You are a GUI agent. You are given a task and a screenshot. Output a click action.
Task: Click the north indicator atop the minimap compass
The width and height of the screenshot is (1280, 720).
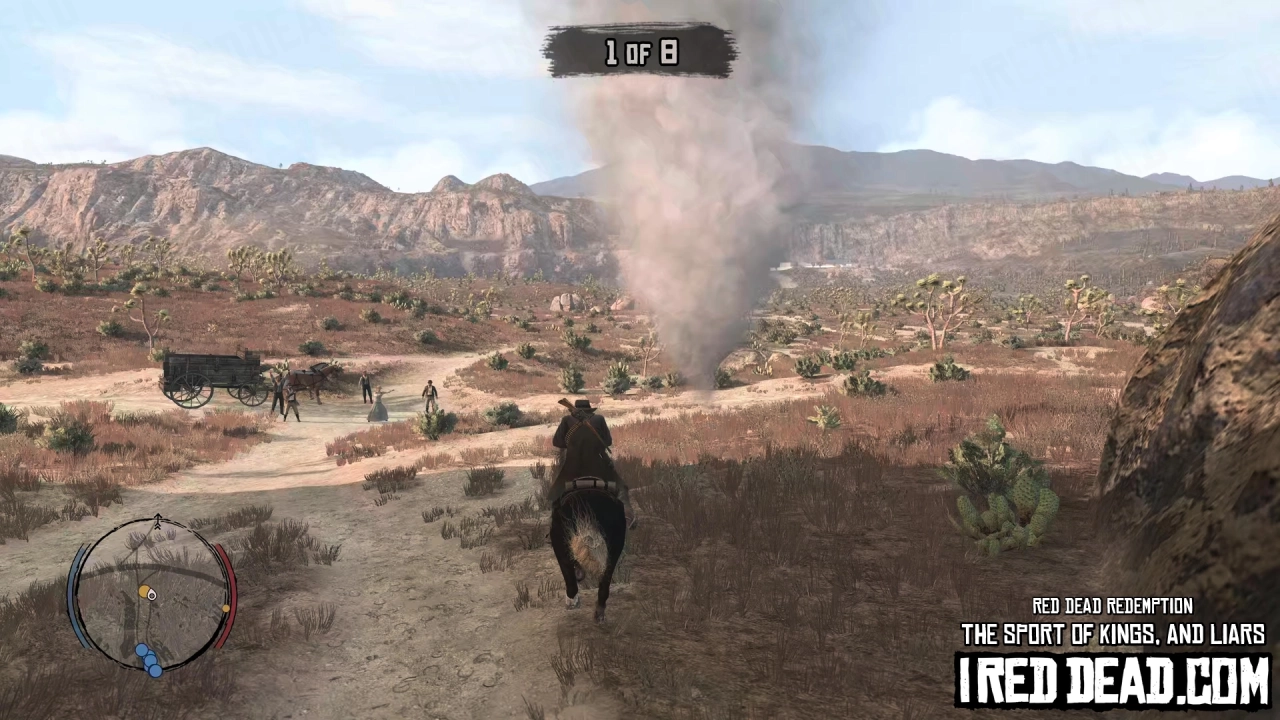(x=159, y=520)
